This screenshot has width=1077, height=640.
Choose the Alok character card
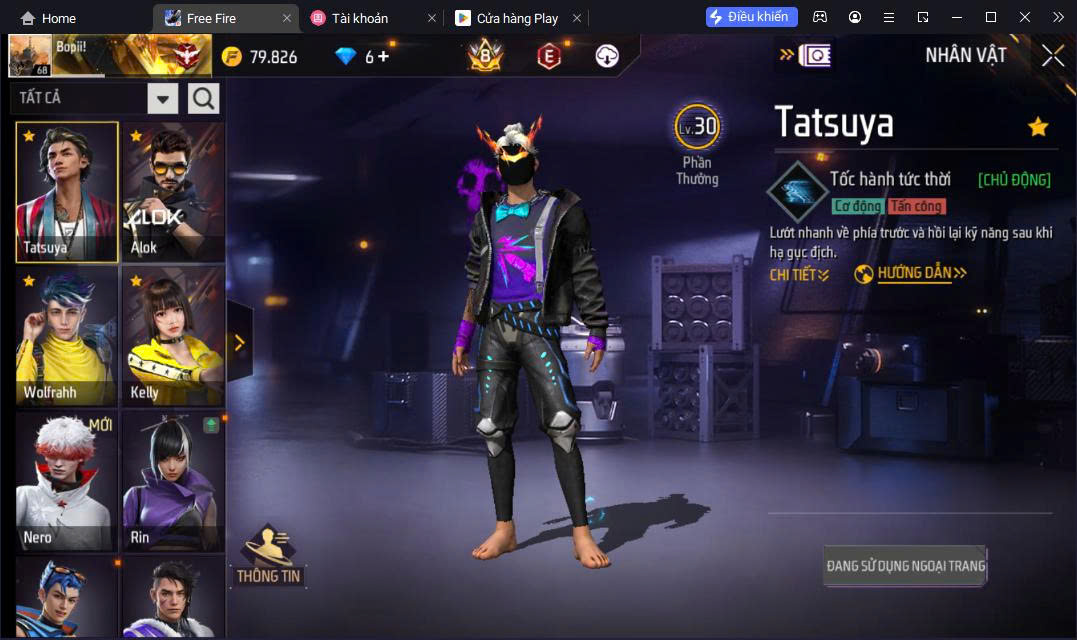click(173, 192)
